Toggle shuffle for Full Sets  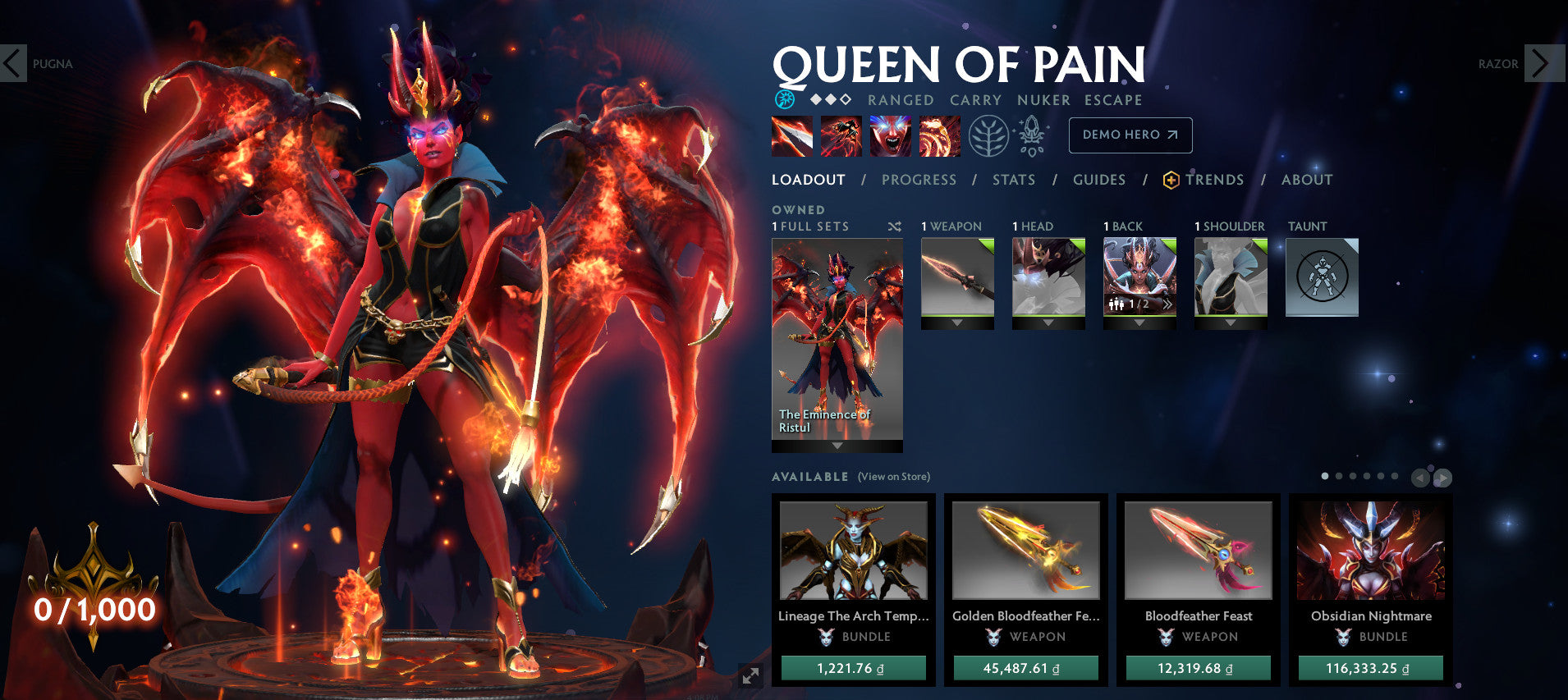click(895, 226)
